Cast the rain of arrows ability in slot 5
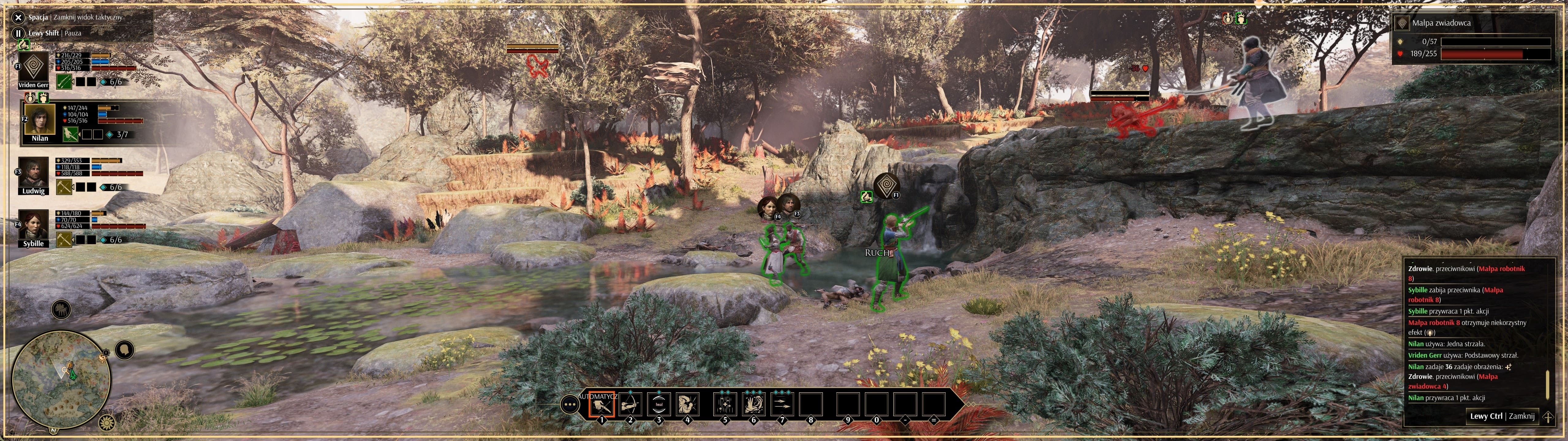This screenshot has width=1568, height=441. 726,406
